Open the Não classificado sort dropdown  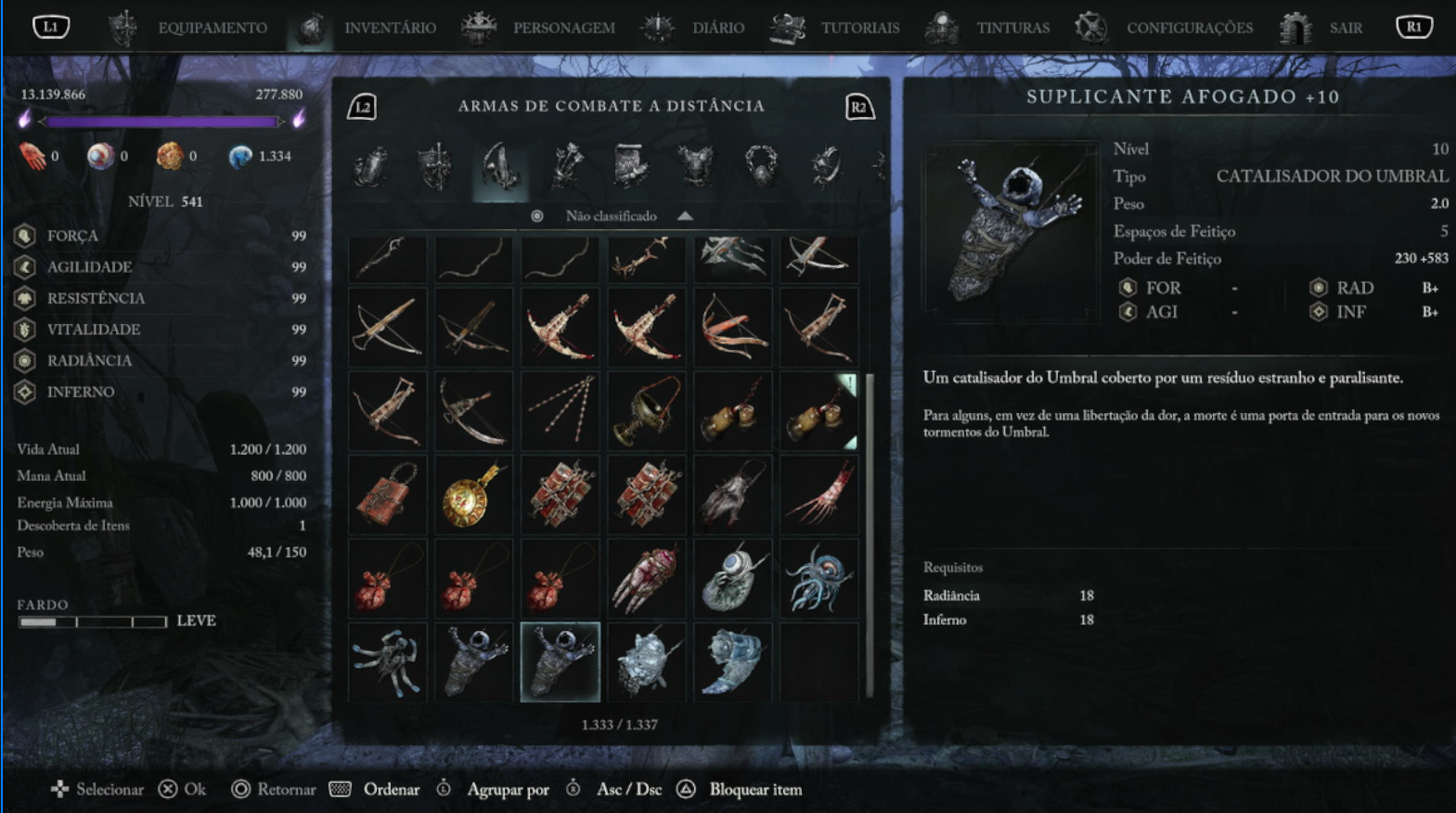(612, 216)
